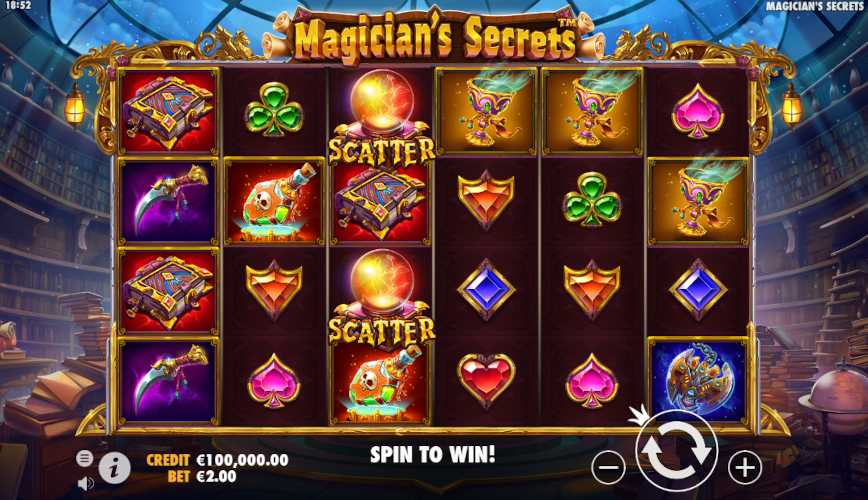Open the game info paytable
The image size is (868, 500).
(115, 467)
